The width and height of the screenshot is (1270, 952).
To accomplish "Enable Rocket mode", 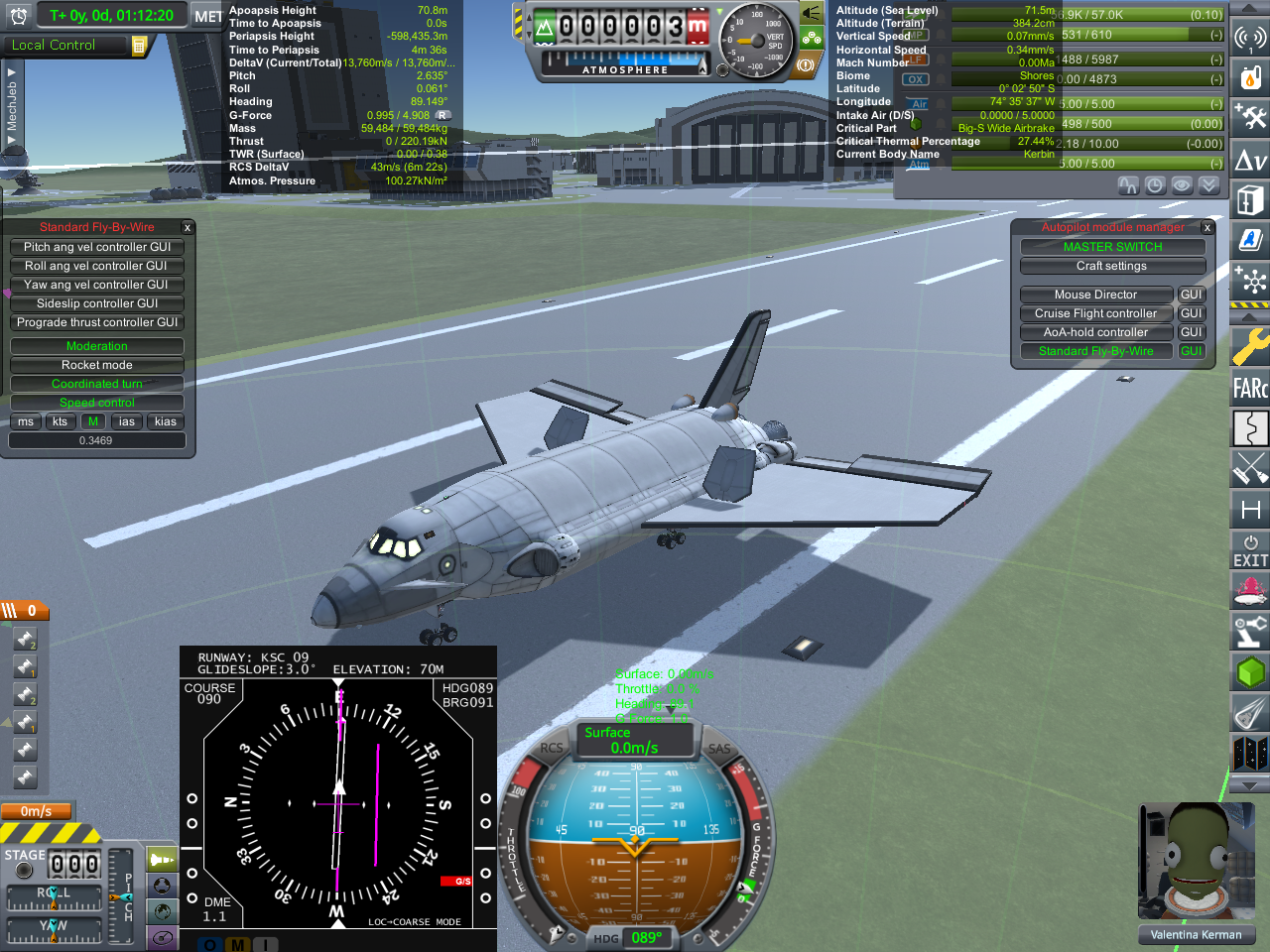I will 97,365.
